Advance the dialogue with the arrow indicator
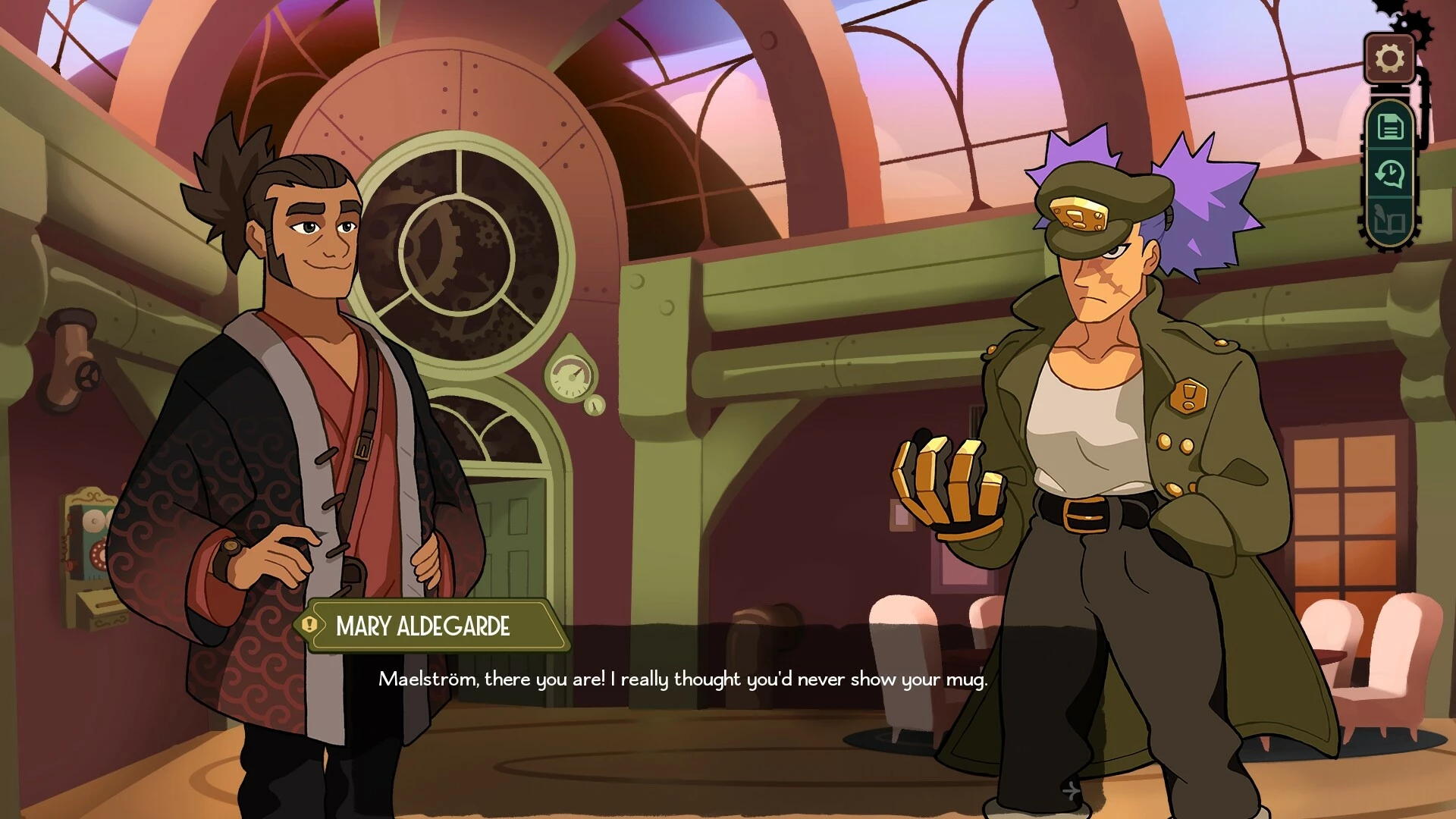This screenshot has height=819, width=1456. 1070,791
